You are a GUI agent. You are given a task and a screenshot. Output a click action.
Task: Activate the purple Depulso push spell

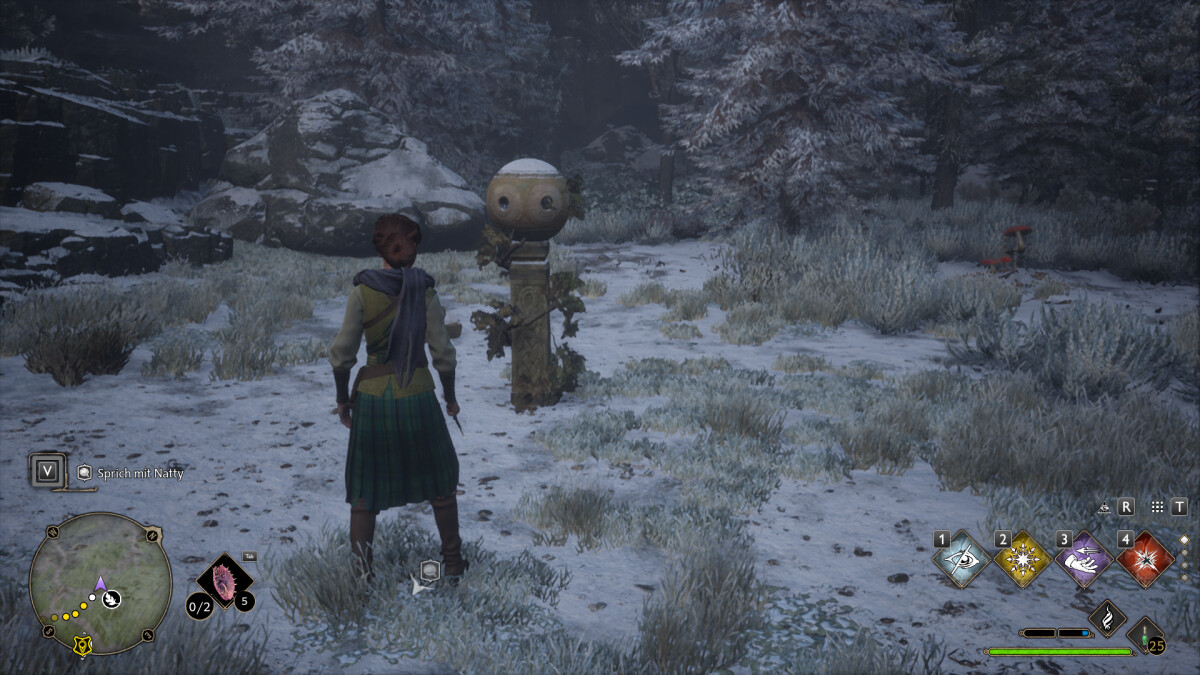coord(1084,560)
